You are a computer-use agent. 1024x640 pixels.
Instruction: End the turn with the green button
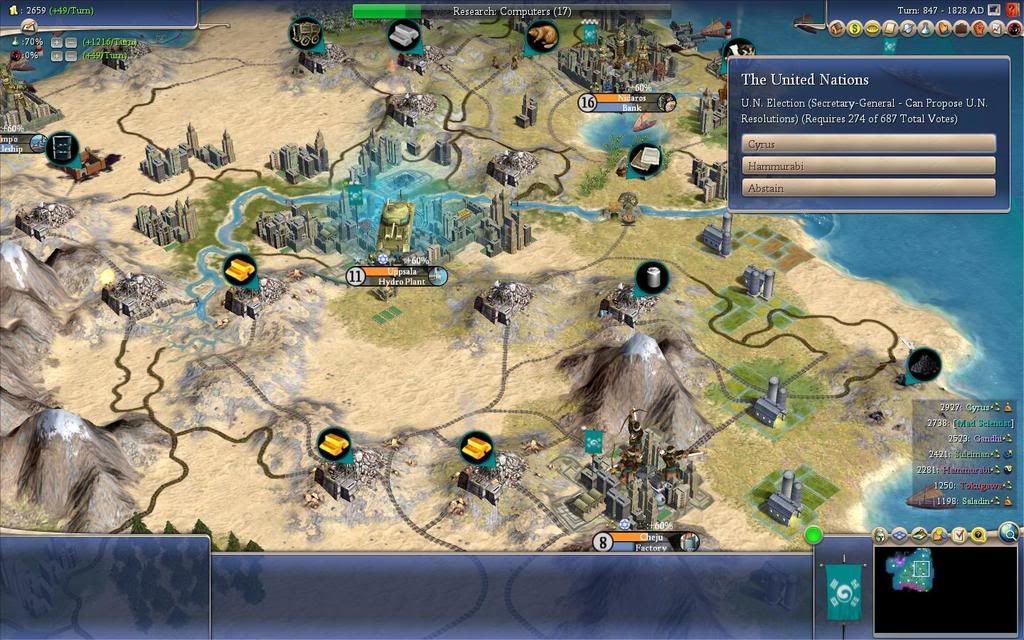click(814, 534)
